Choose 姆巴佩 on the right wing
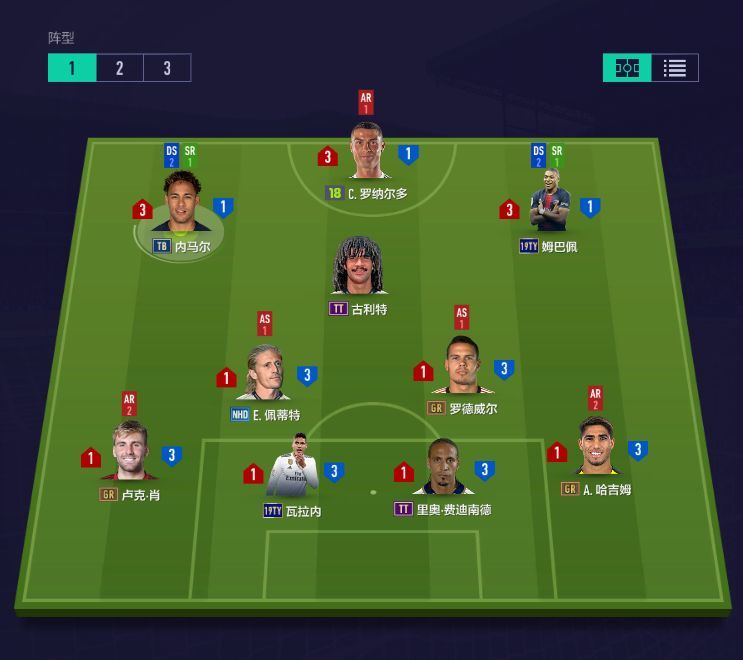The image size is (743, 660). (x=548, y=205)
